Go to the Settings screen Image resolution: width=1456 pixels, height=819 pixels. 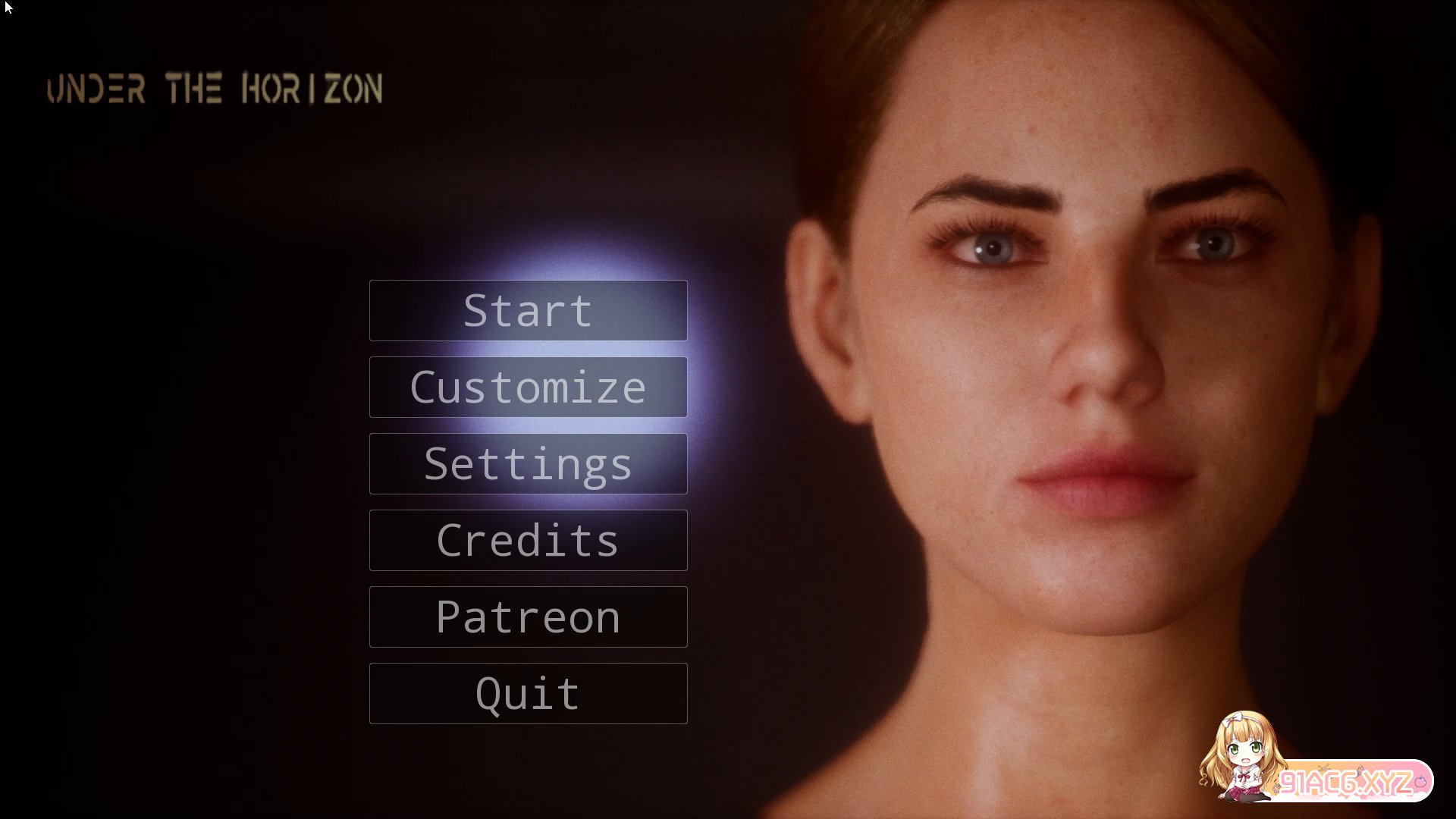tap(528, 464)
